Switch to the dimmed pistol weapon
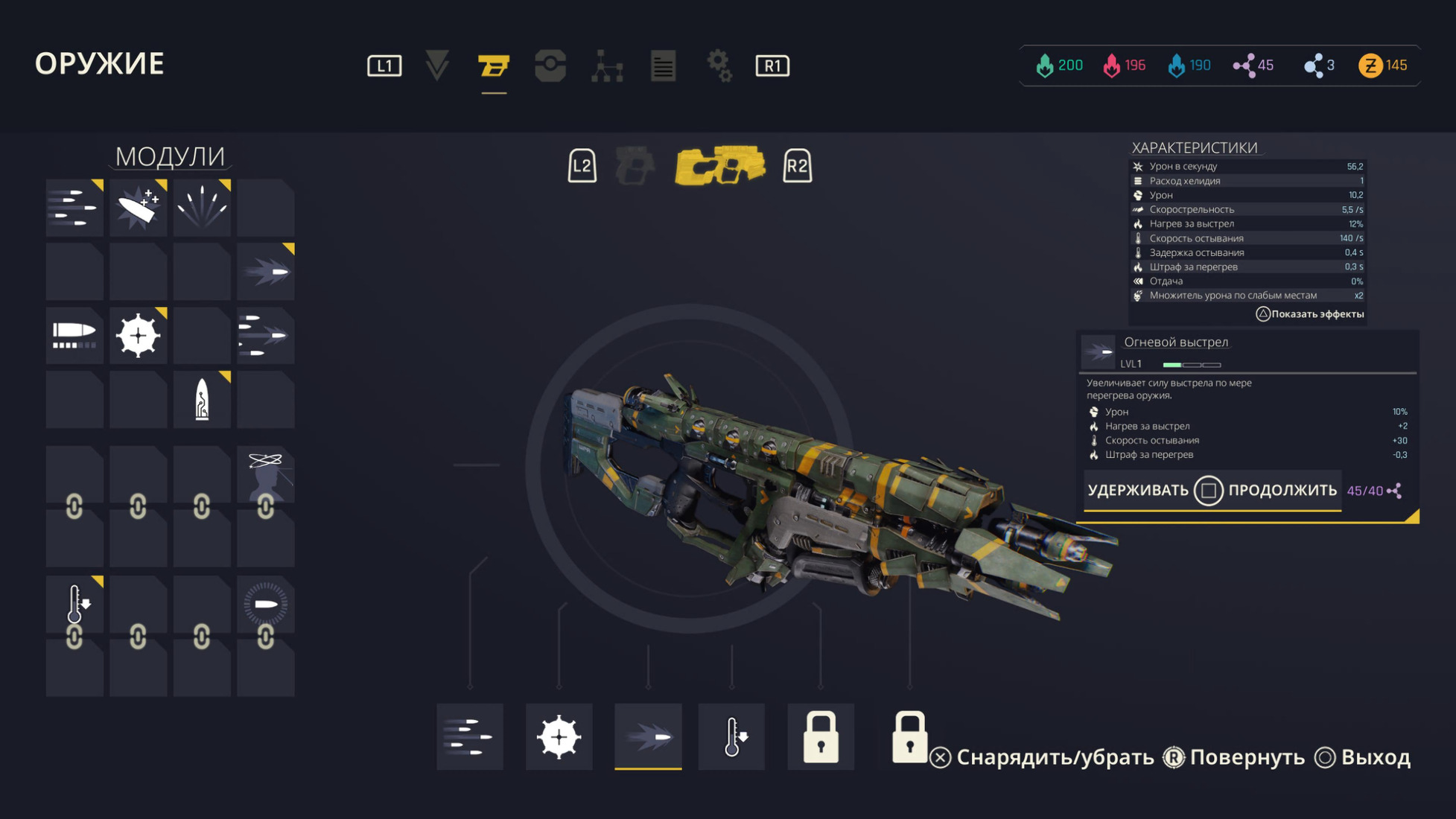Viewport: 1456px width, 819px height. [635, 165]
